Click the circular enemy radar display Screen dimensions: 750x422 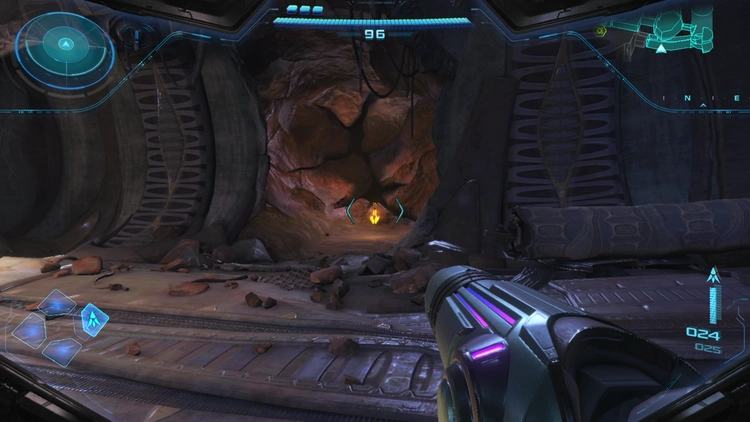[65, 46]
